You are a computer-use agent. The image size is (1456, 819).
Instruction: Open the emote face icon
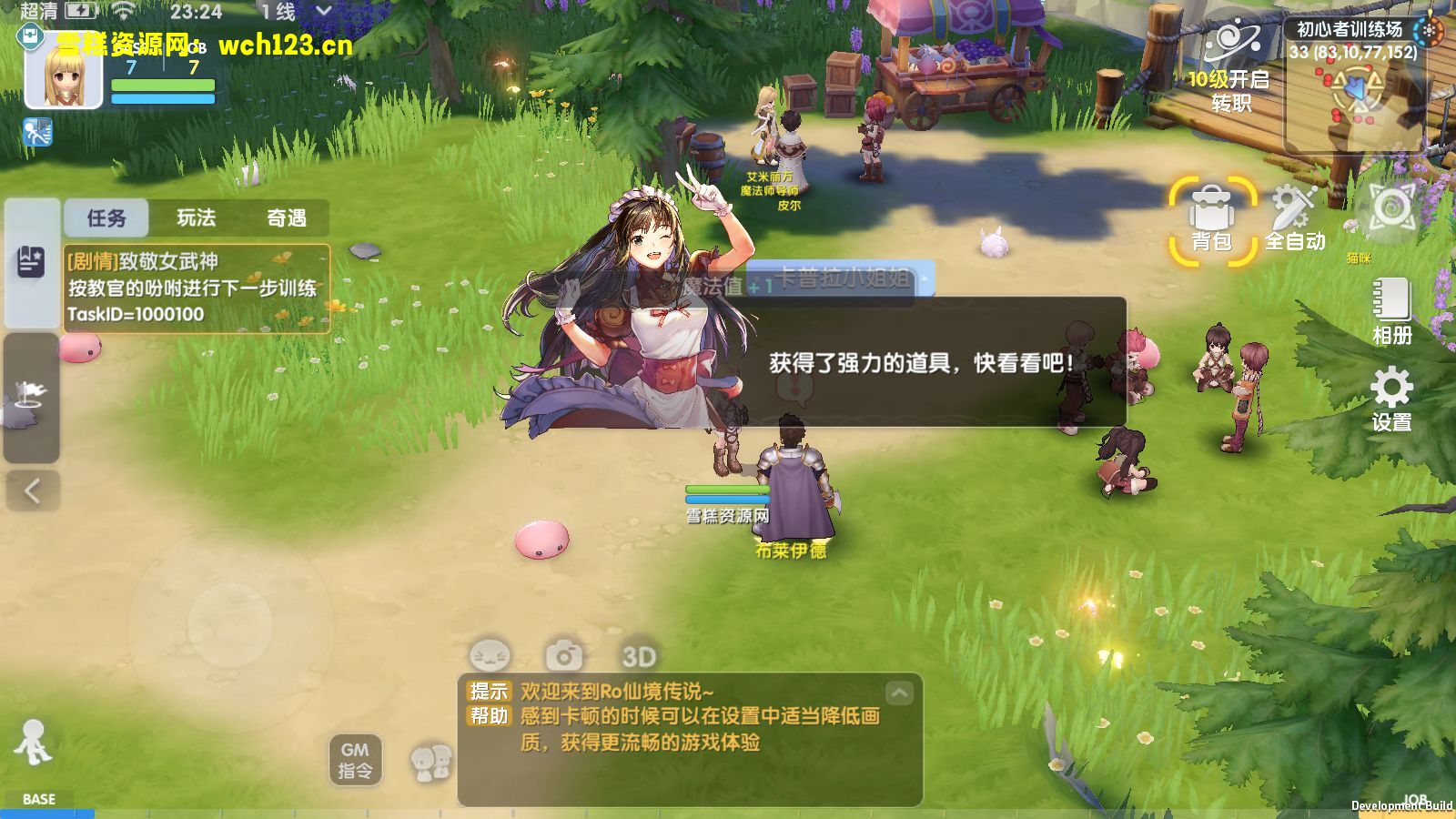tap(489, 653)
